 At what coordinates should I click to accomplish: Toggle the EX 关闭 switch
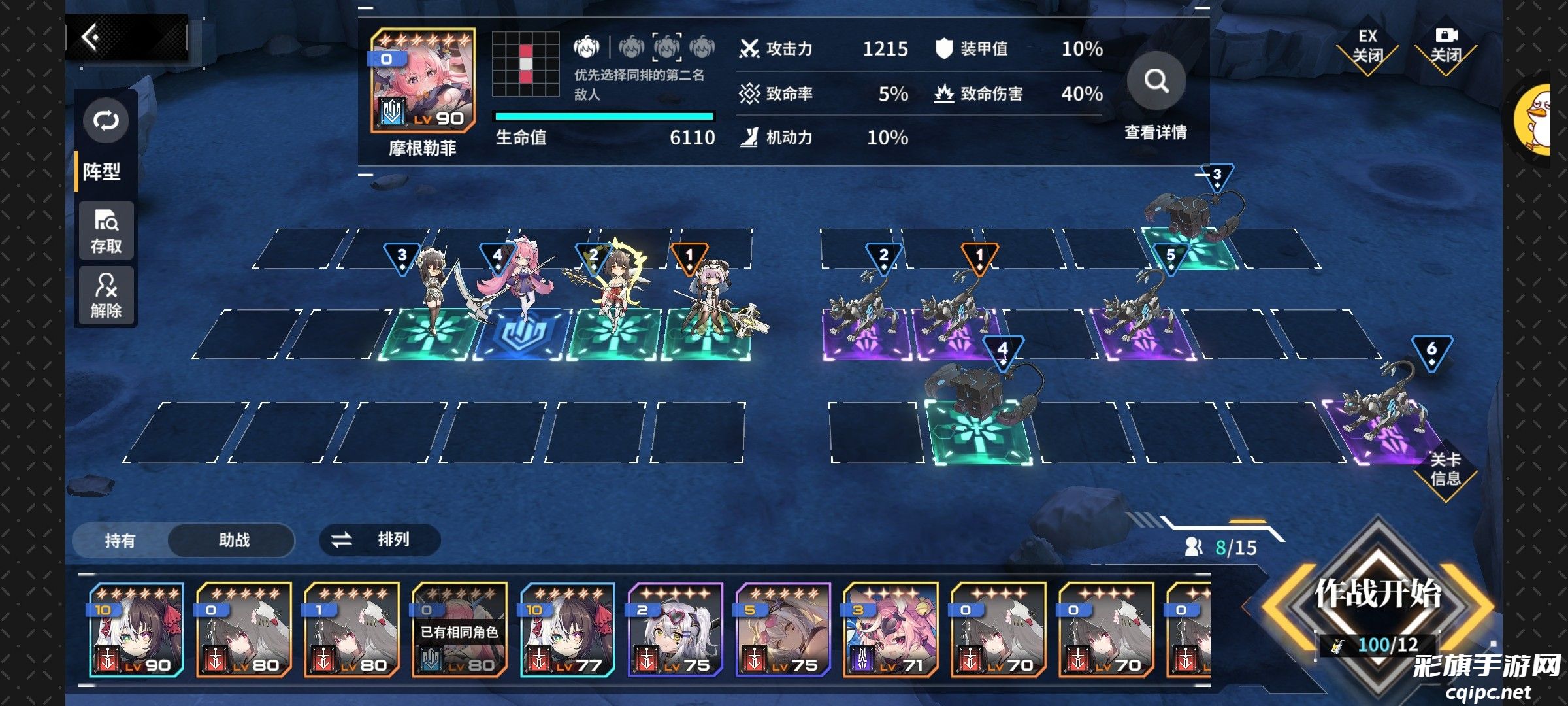[x=1367, y=47]
